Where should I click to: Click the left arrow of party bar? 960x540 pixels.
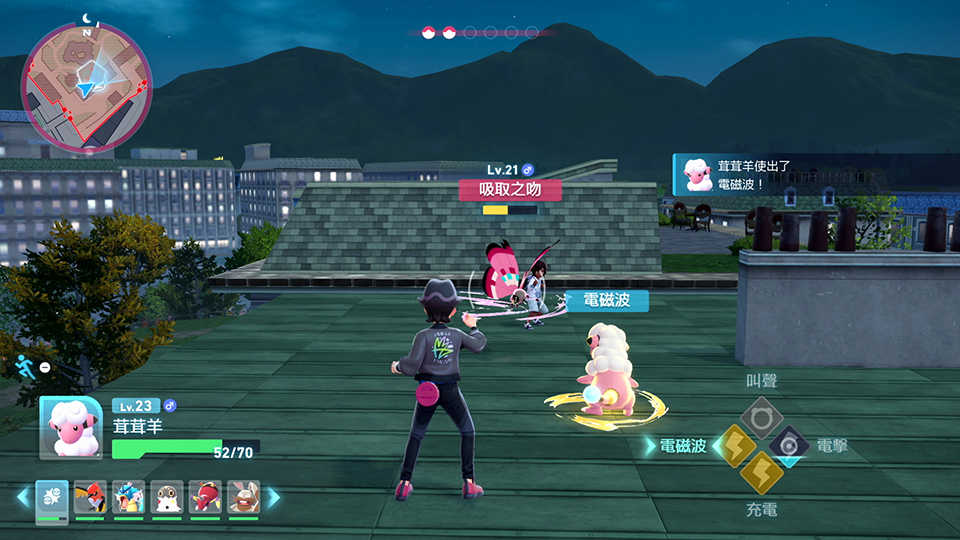[x=22, y=497]
